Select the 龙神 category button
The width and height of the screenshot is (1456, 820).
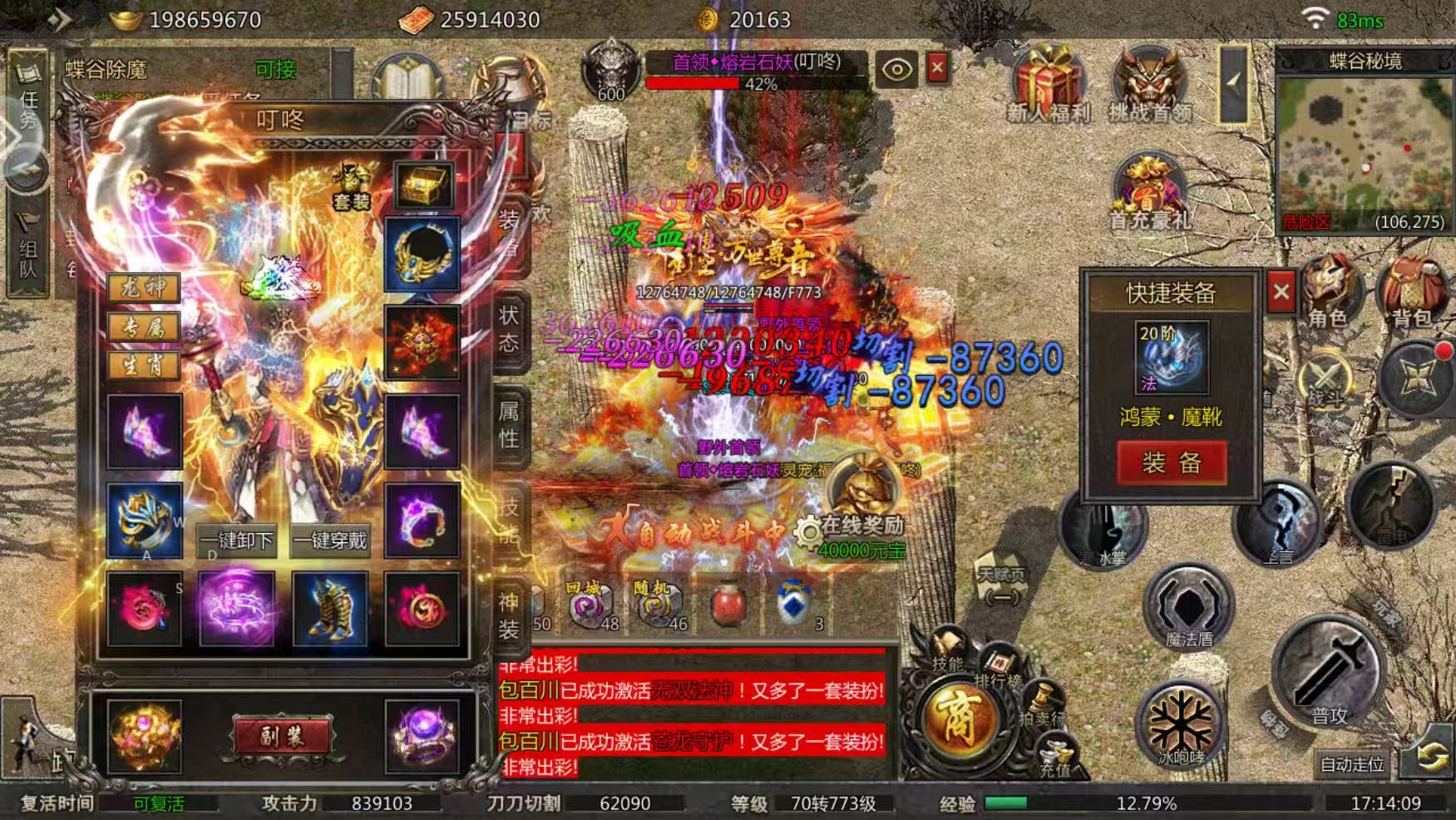[x=144, y=288]
